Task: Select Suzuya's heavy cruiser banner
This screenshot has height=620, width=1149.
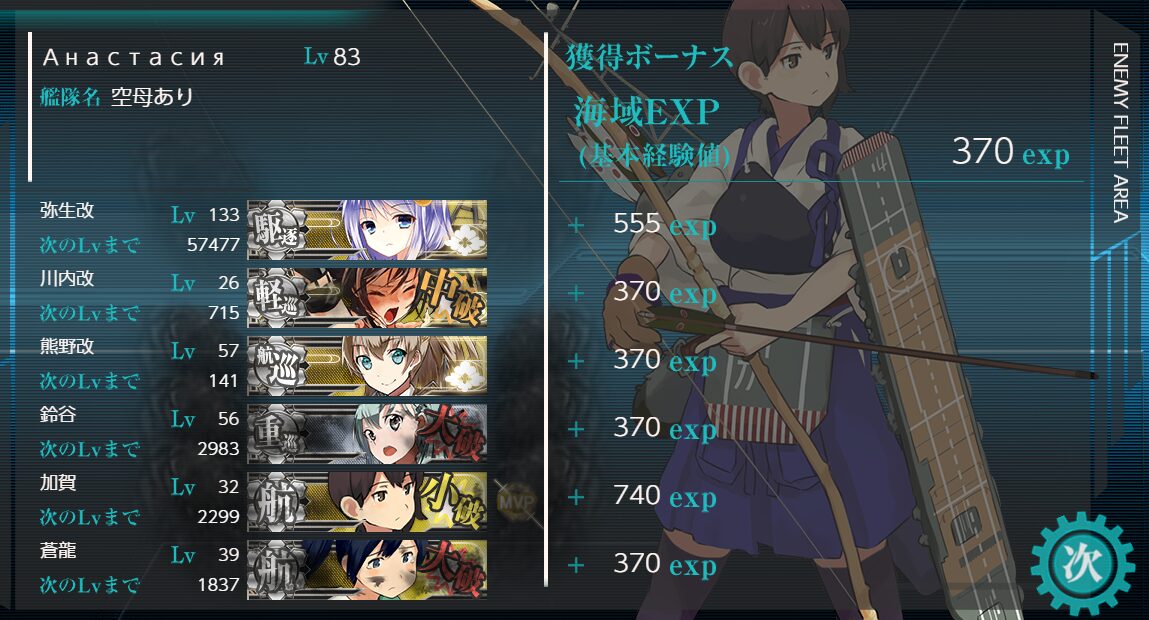Action: 367,433
